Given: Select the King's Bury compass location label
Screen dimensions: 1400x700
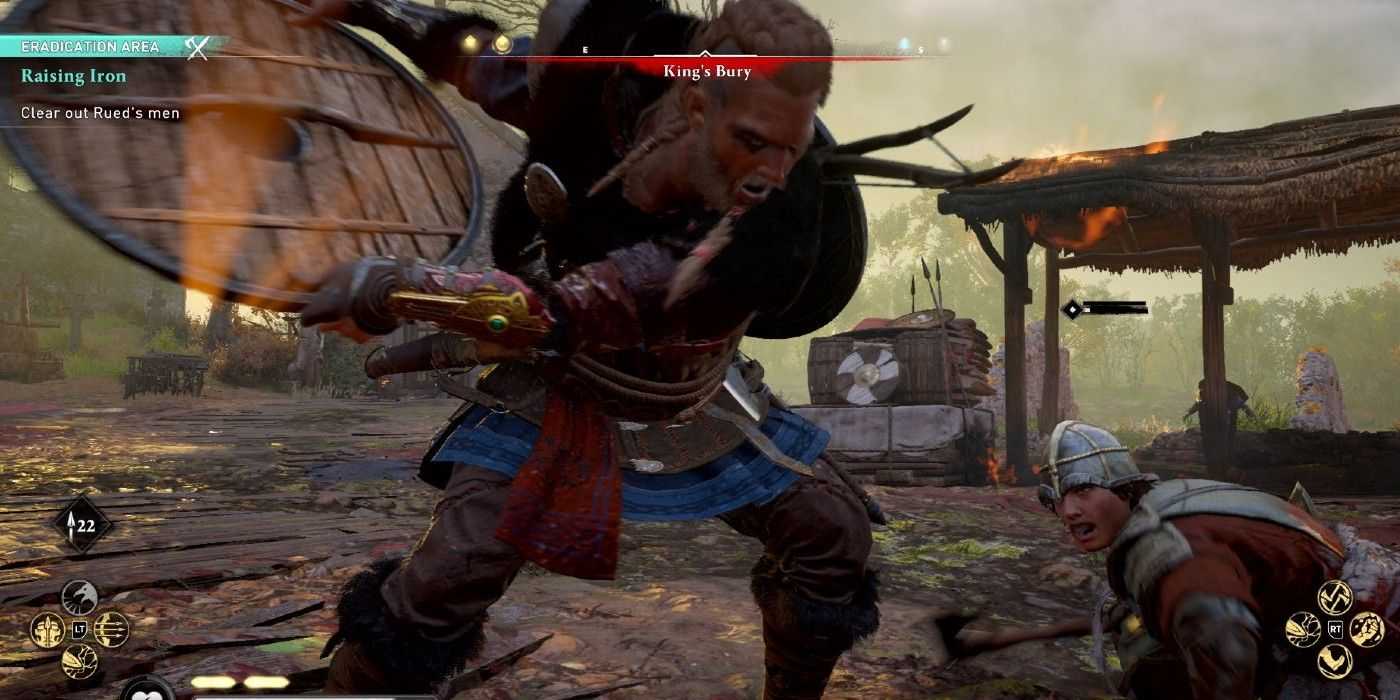Looking at the screenshot, I should 707,71.
